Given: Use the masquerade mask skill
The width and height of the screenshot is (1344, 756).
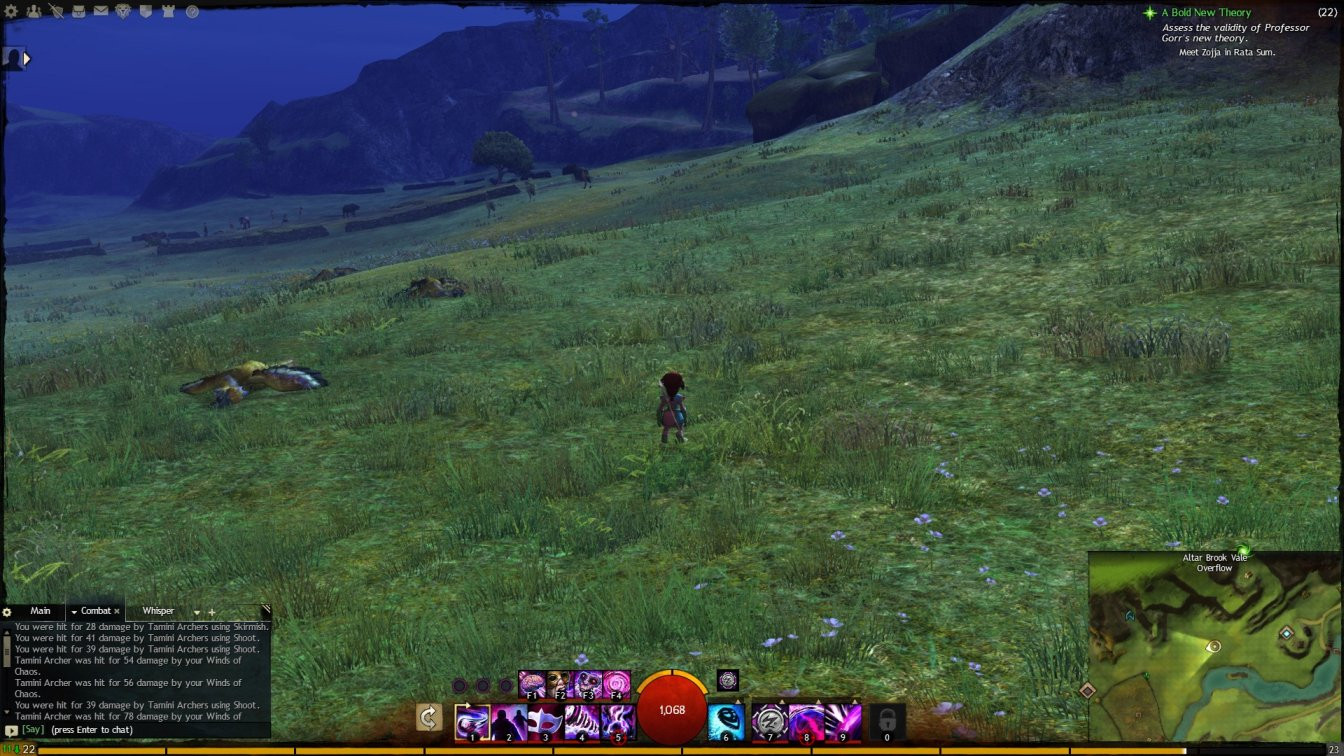Looking at the screenshot, I should coord(545,721).
